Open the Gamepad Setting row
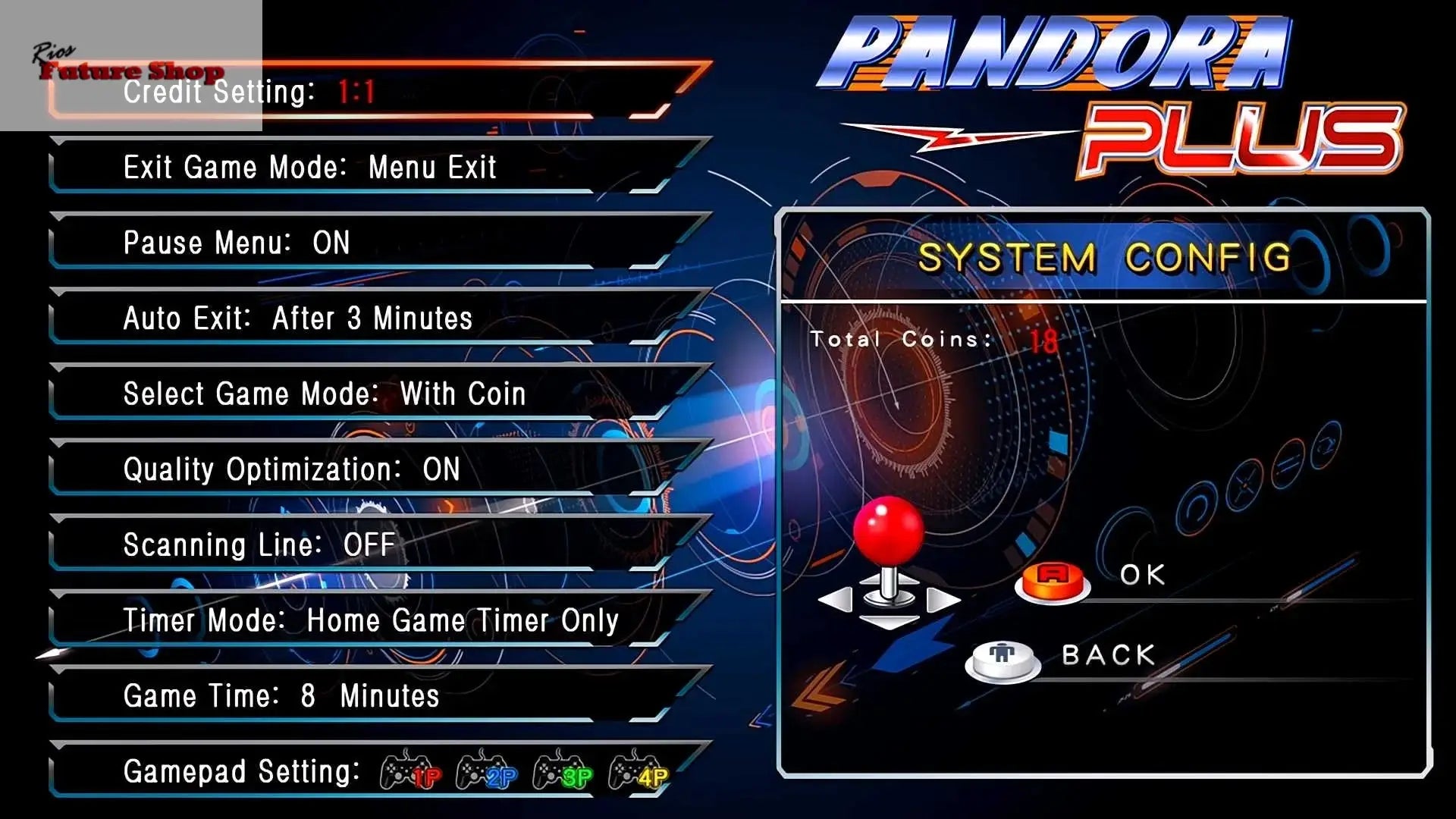Image resolution: width=1456 pixels, height=819 pixels. (241, 772)
